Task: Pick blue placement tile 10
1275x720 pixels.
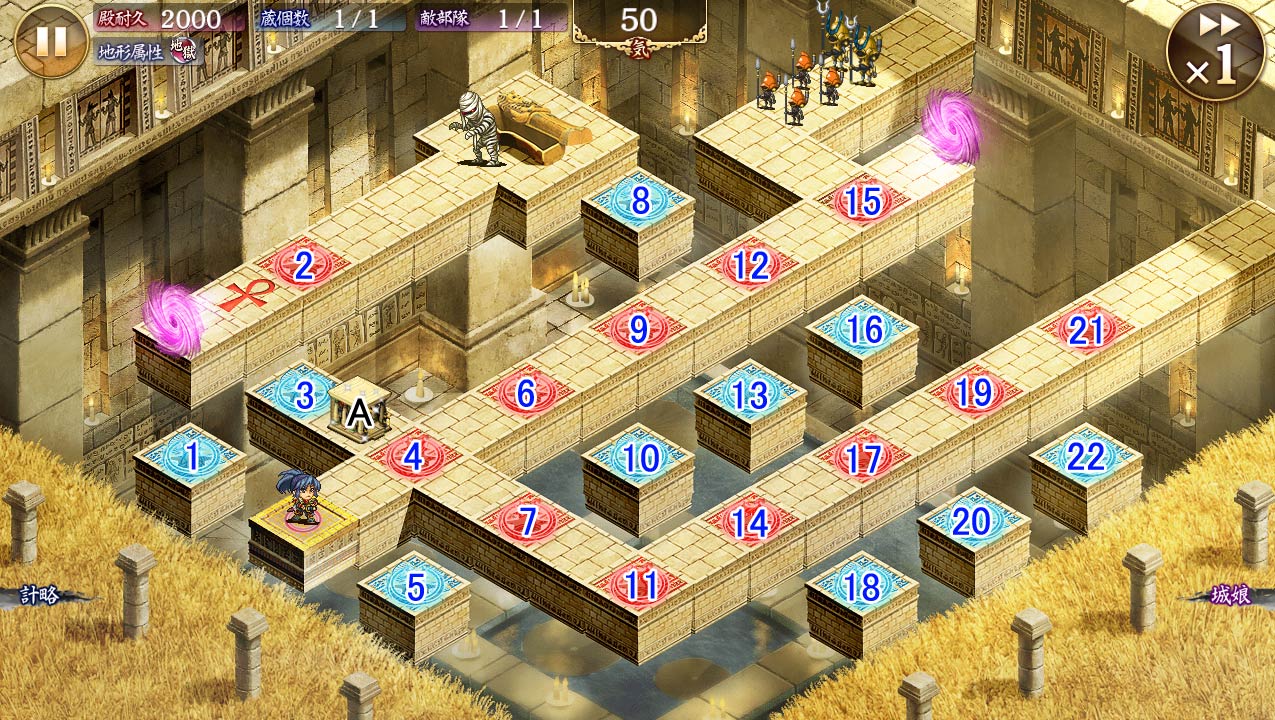Action: pyautogui.click(x=640, y=458)
